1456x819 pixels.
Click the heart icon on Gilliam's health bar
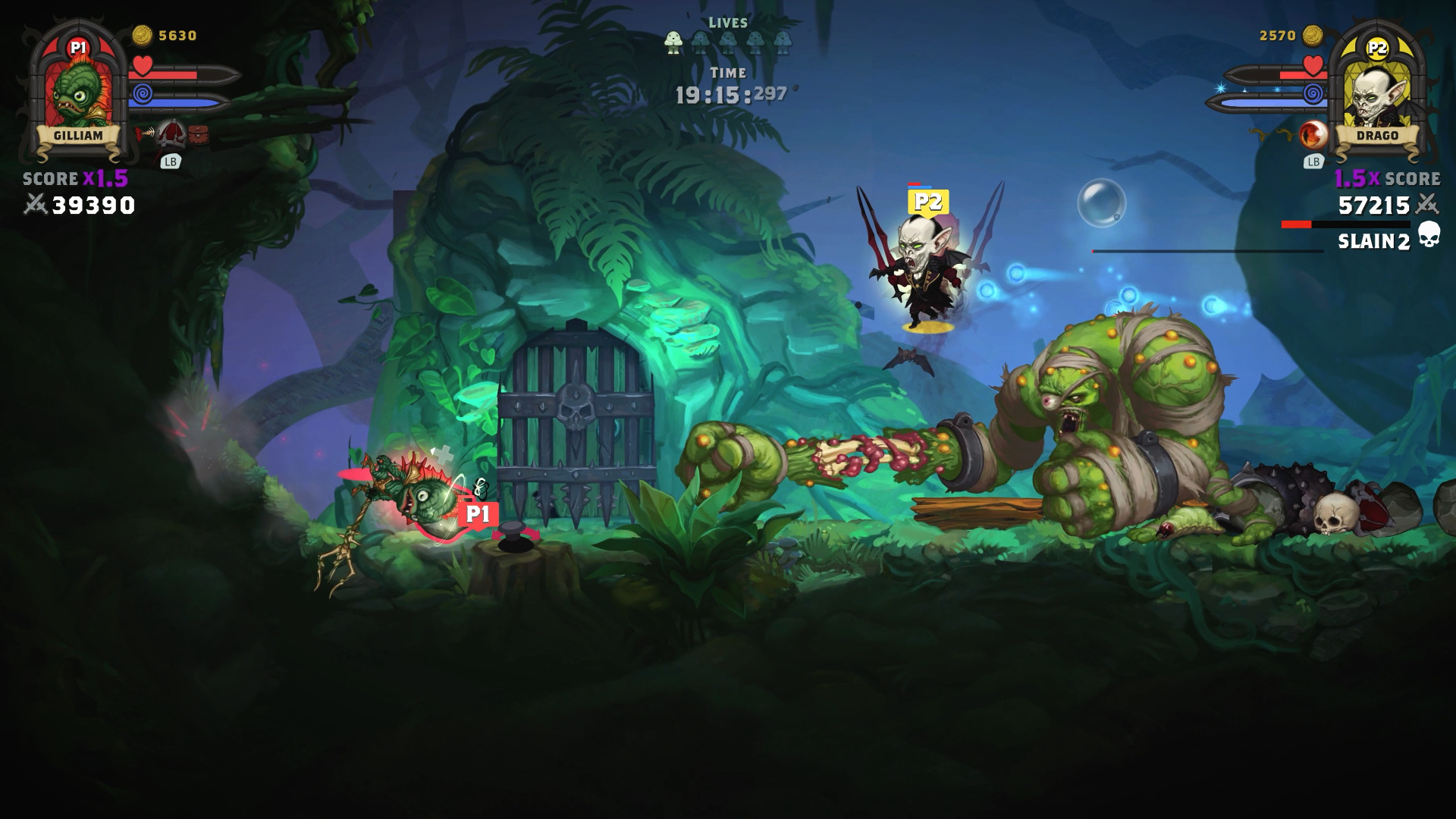[x=141, y=66]
